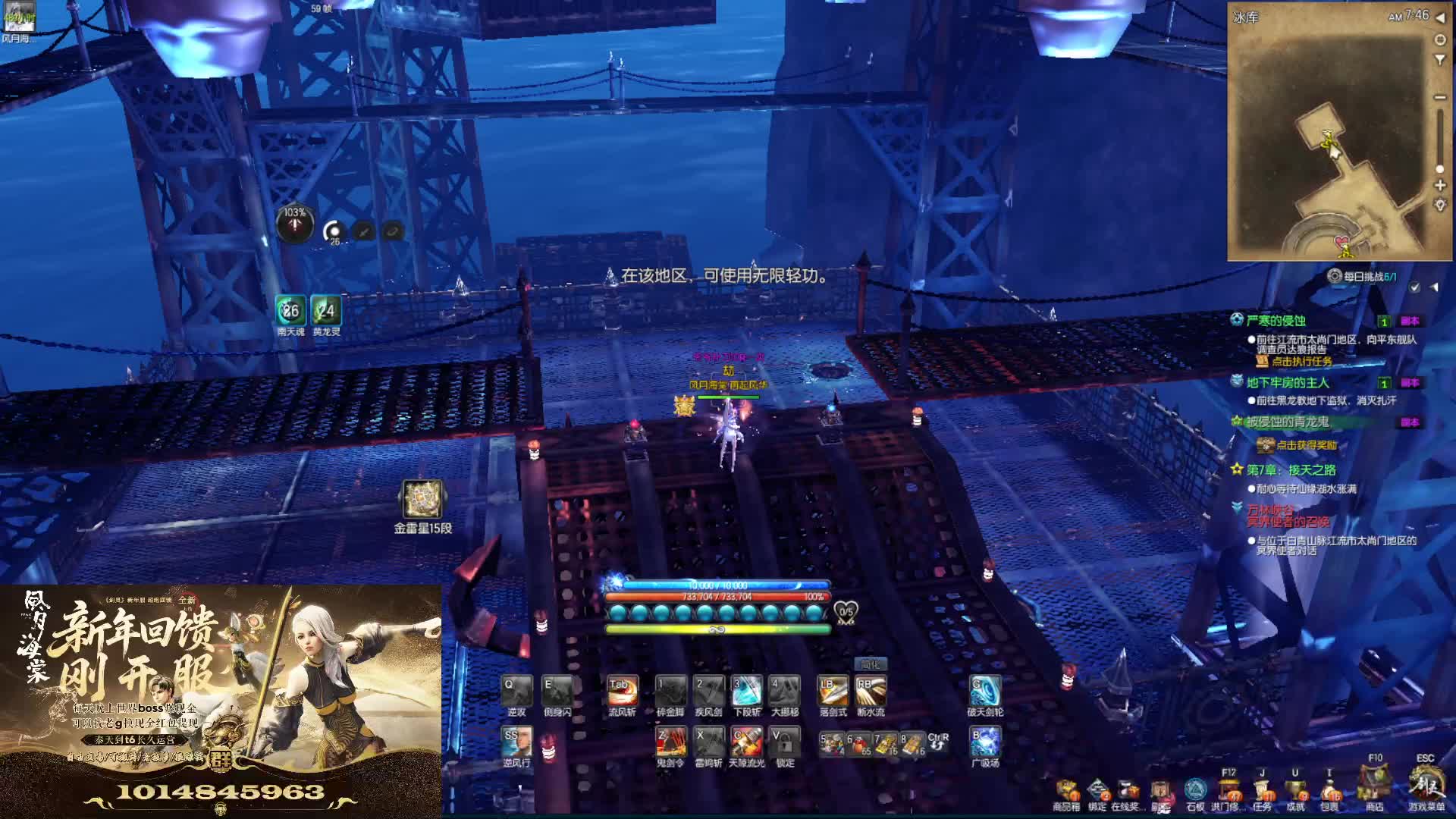Click 点击执行任务 quest link
Viewport: 1456px width, 819px height.
[x=1301, y=361]
